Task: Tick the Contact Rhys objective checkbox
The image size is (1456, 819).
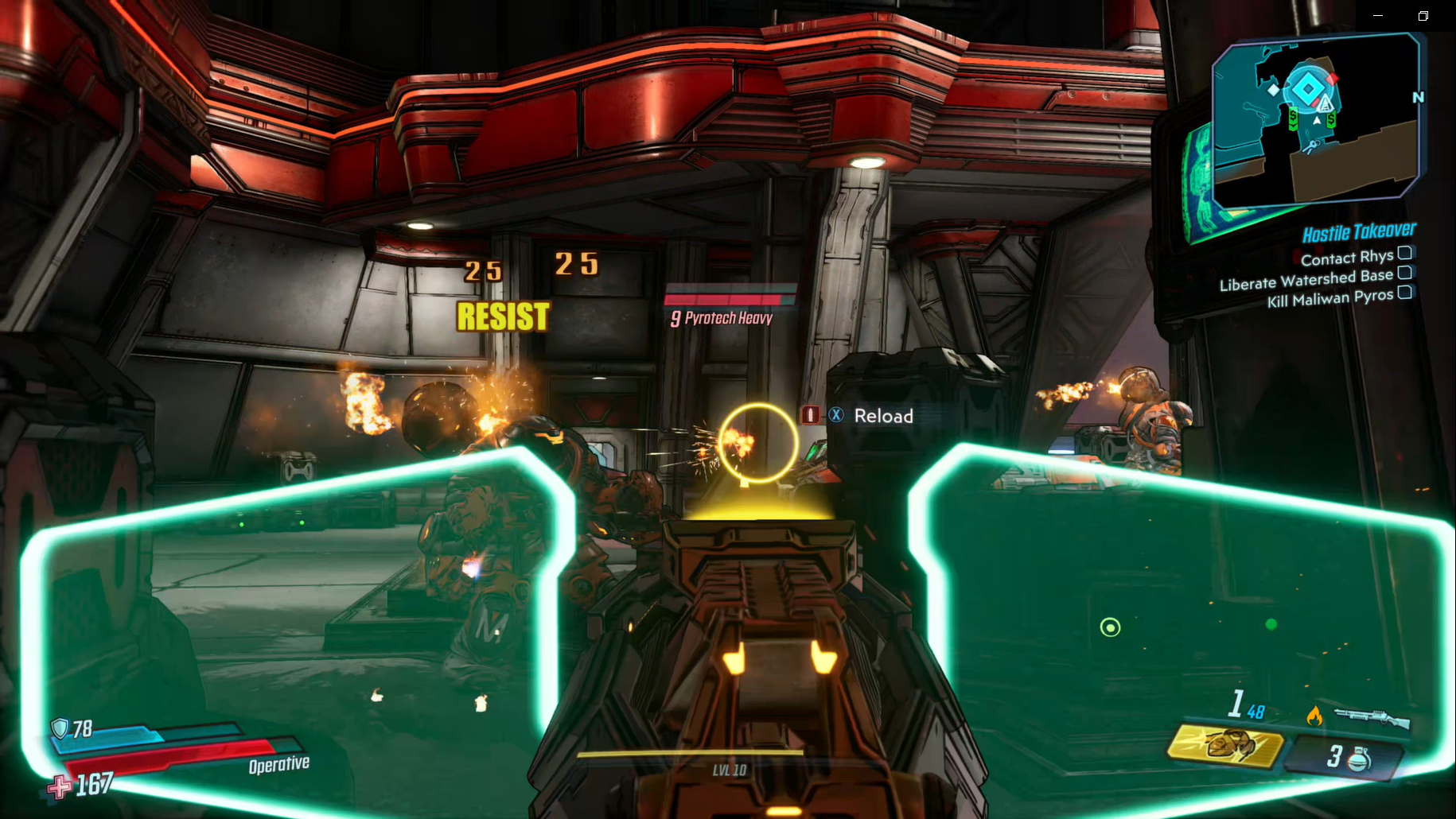Action: coord(1405,253)
